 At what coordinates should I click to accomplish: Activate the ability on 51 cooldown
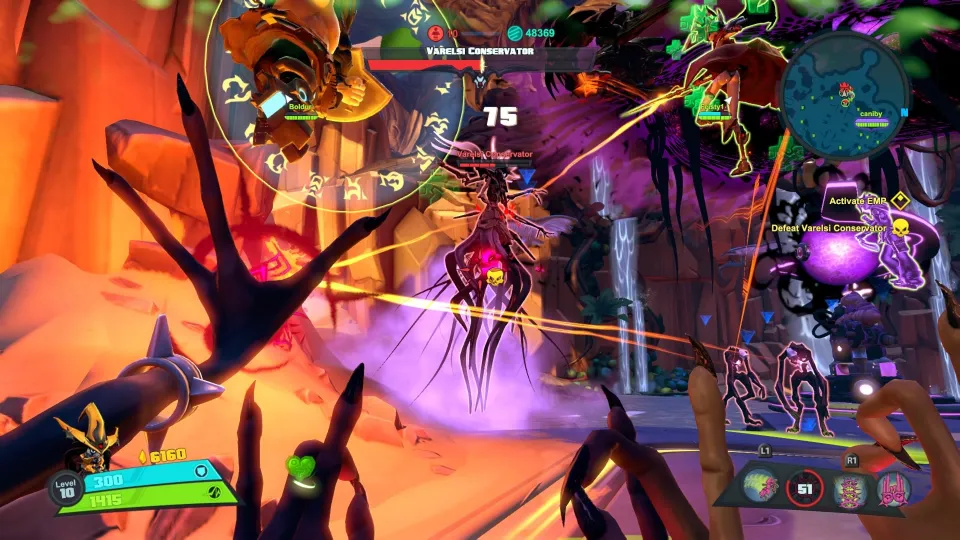click(x=805, y=489)
